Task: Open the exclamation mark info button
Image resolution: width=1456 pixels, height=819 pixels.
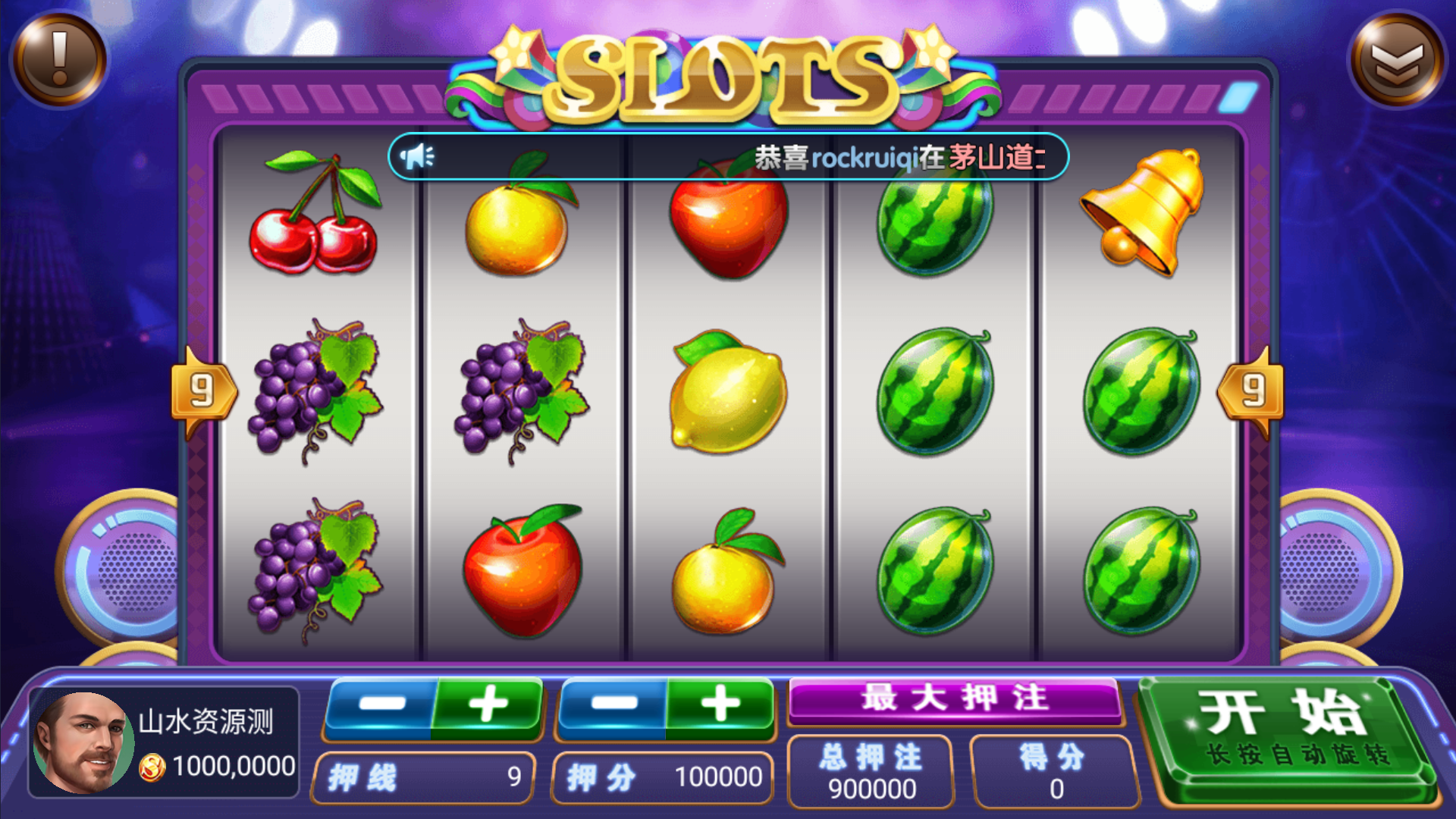Action: click(x=59, y=59)
